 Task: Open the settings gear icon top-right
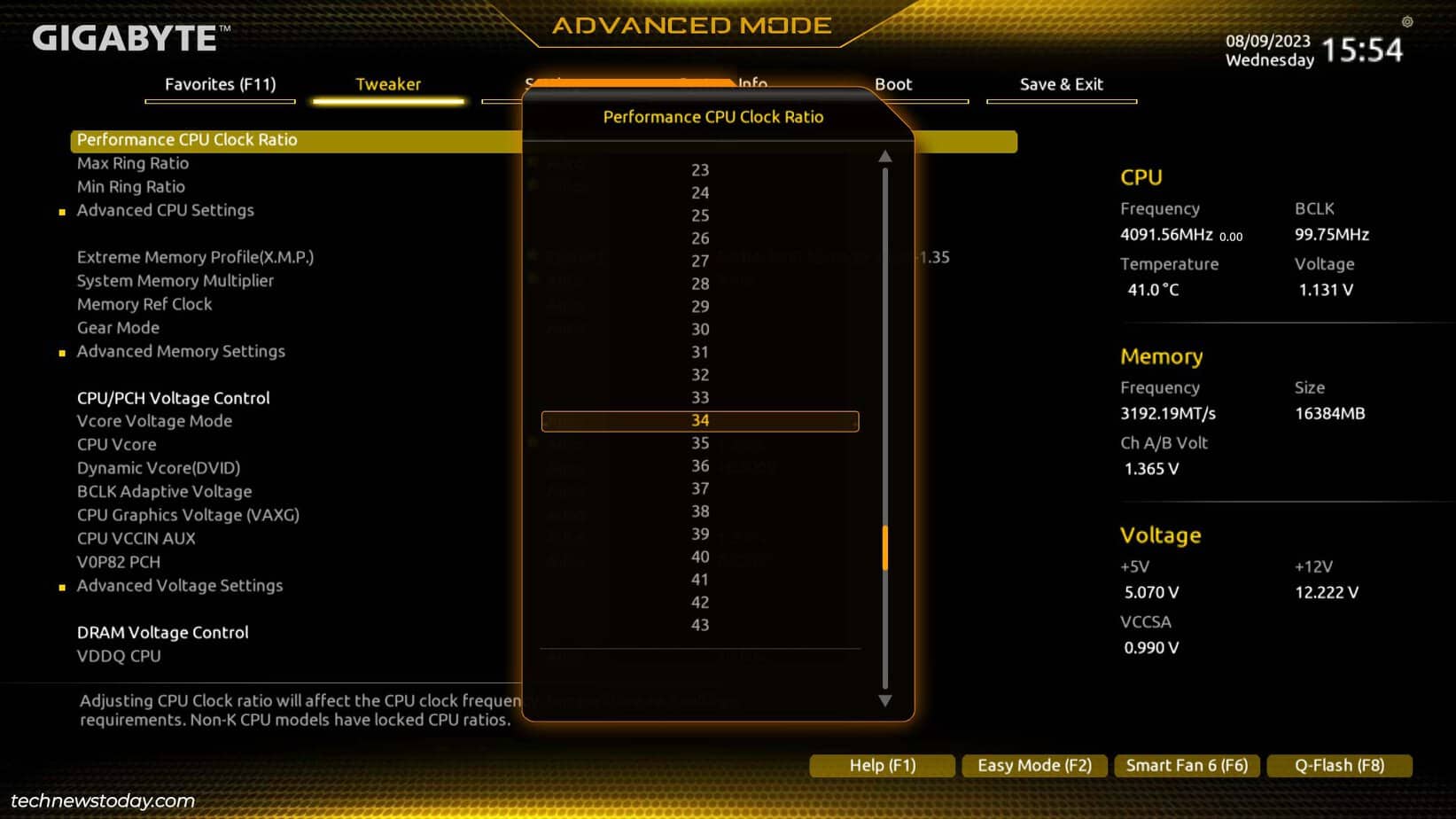(x=1408, y=22)
